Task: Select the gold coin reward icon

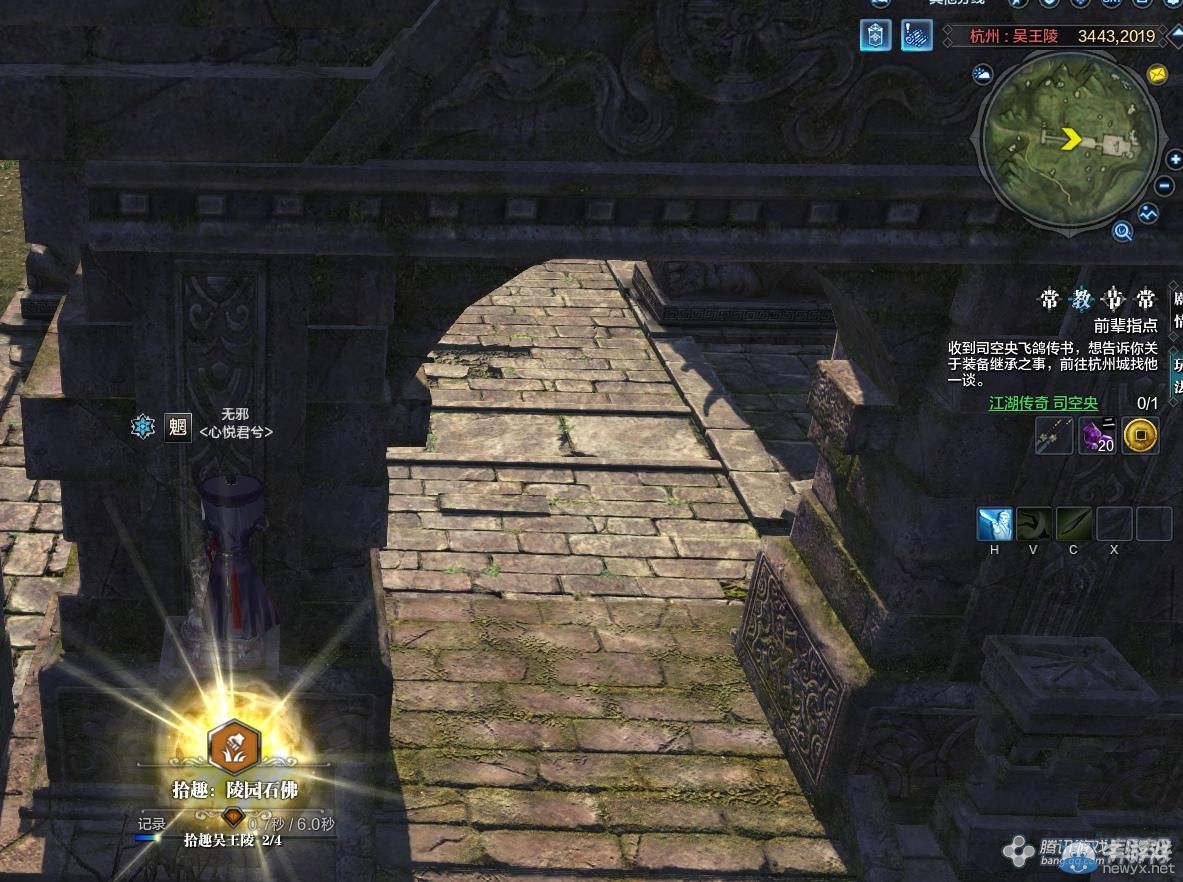Action: pyautogui.click(x=1140, y=436)
